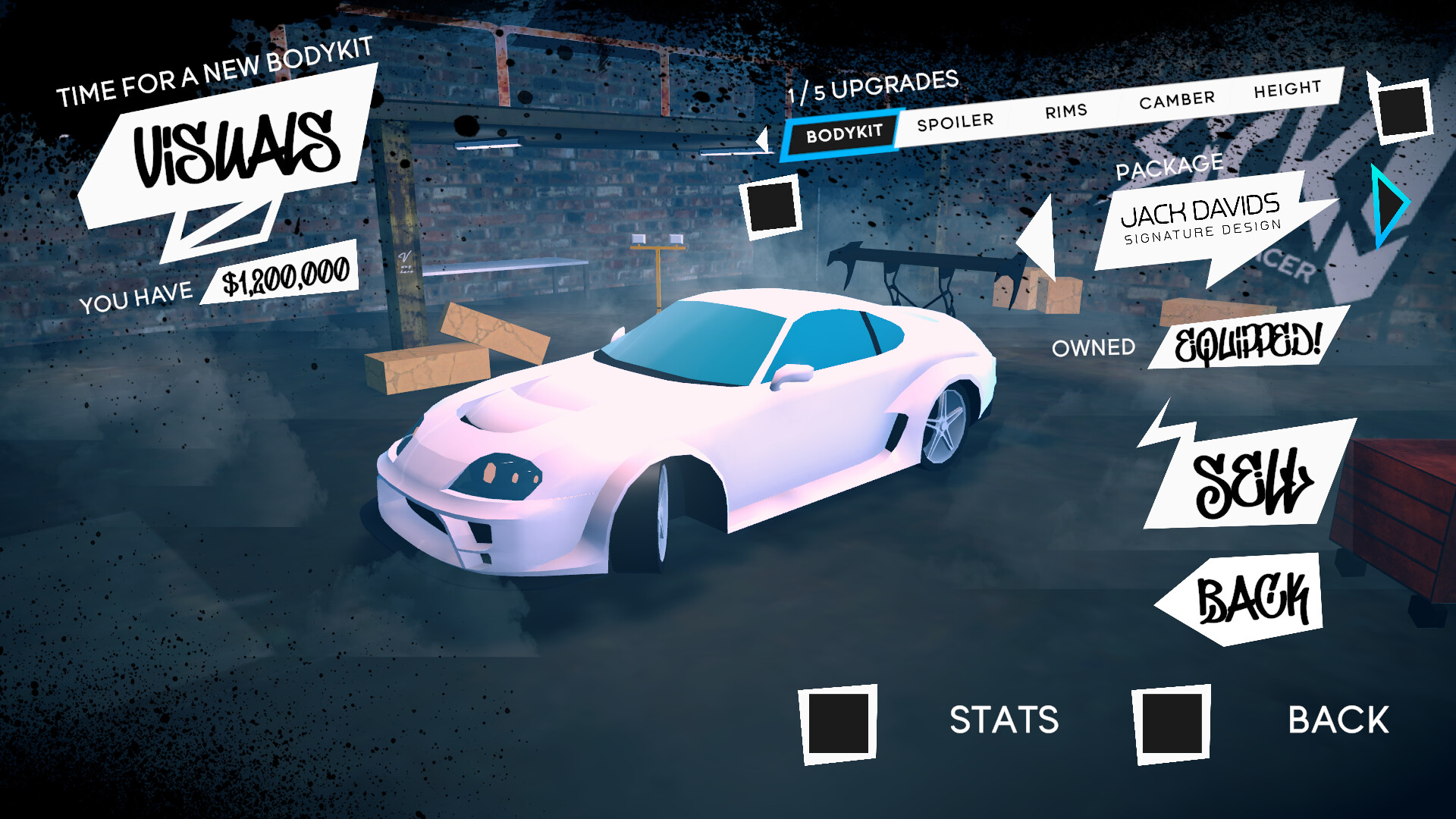Open the CAMBER tab
Screen dimensions: 1456x819
(x=1177, y=97)
